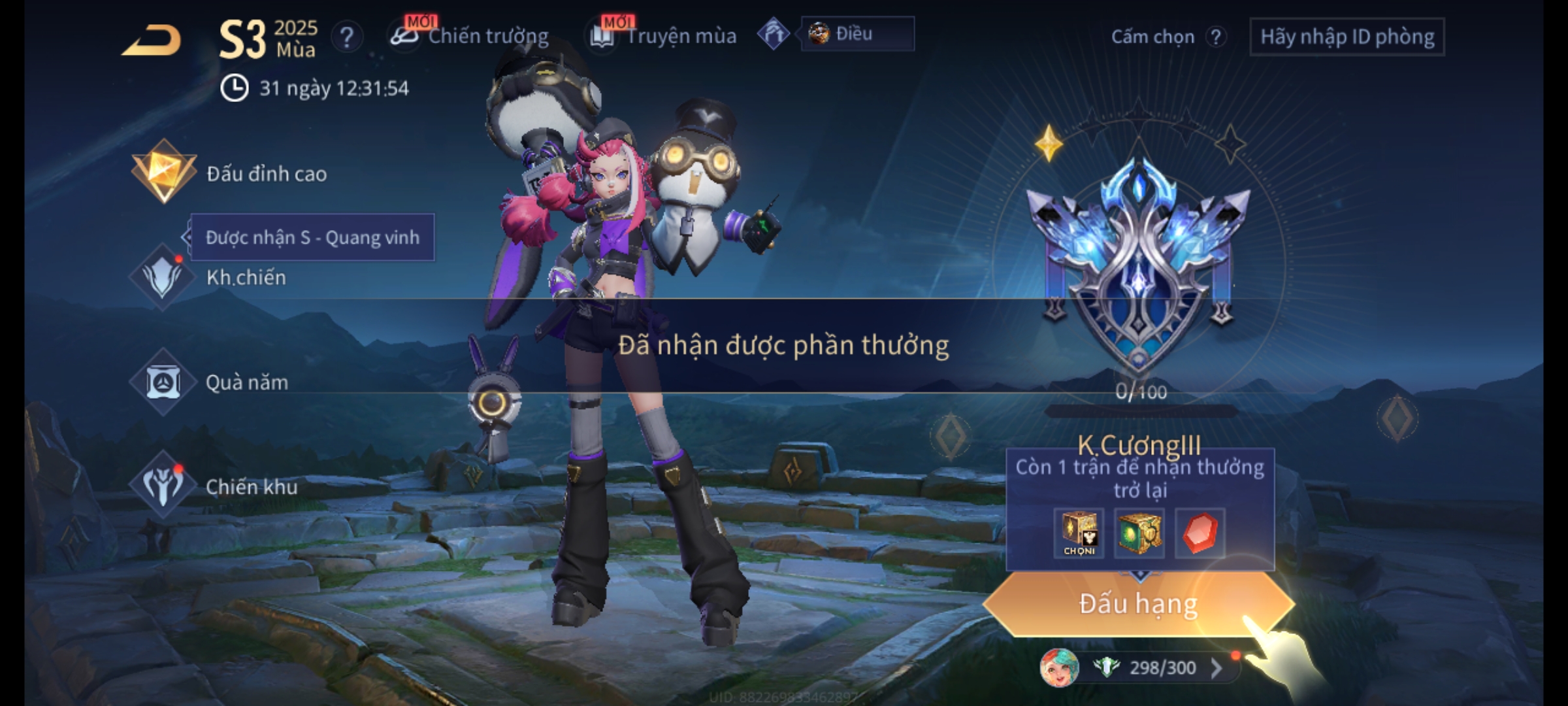Screen dimensions: 1568x706
Task: Open the 298/300 credibility score arrow
Action: (1217, 667)
